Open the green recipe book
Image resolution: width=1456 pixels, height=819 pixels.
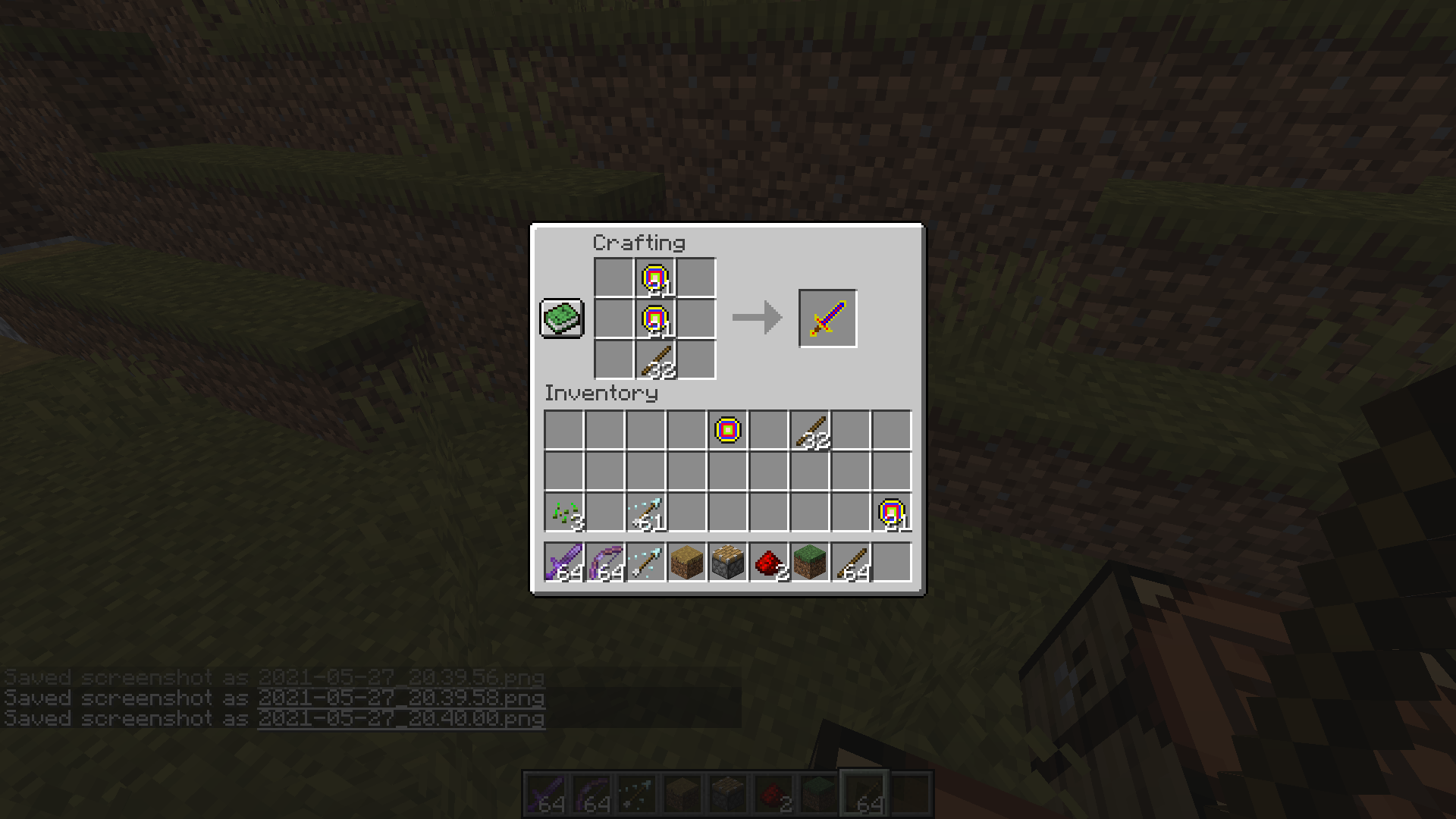[x=561, y=318]
